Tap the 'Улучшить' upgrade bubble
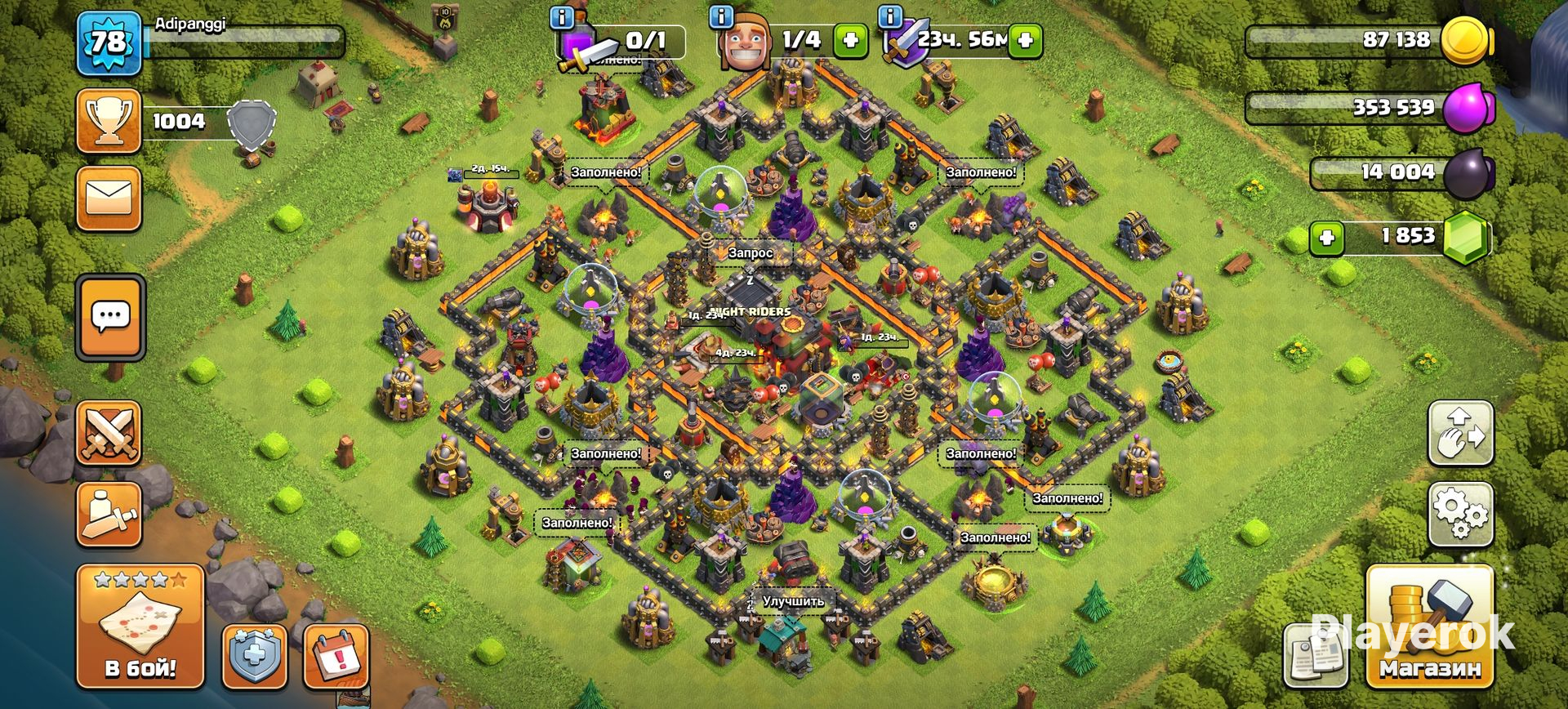Viewport: 1568px width, 709px height. (x=793, y=601)
